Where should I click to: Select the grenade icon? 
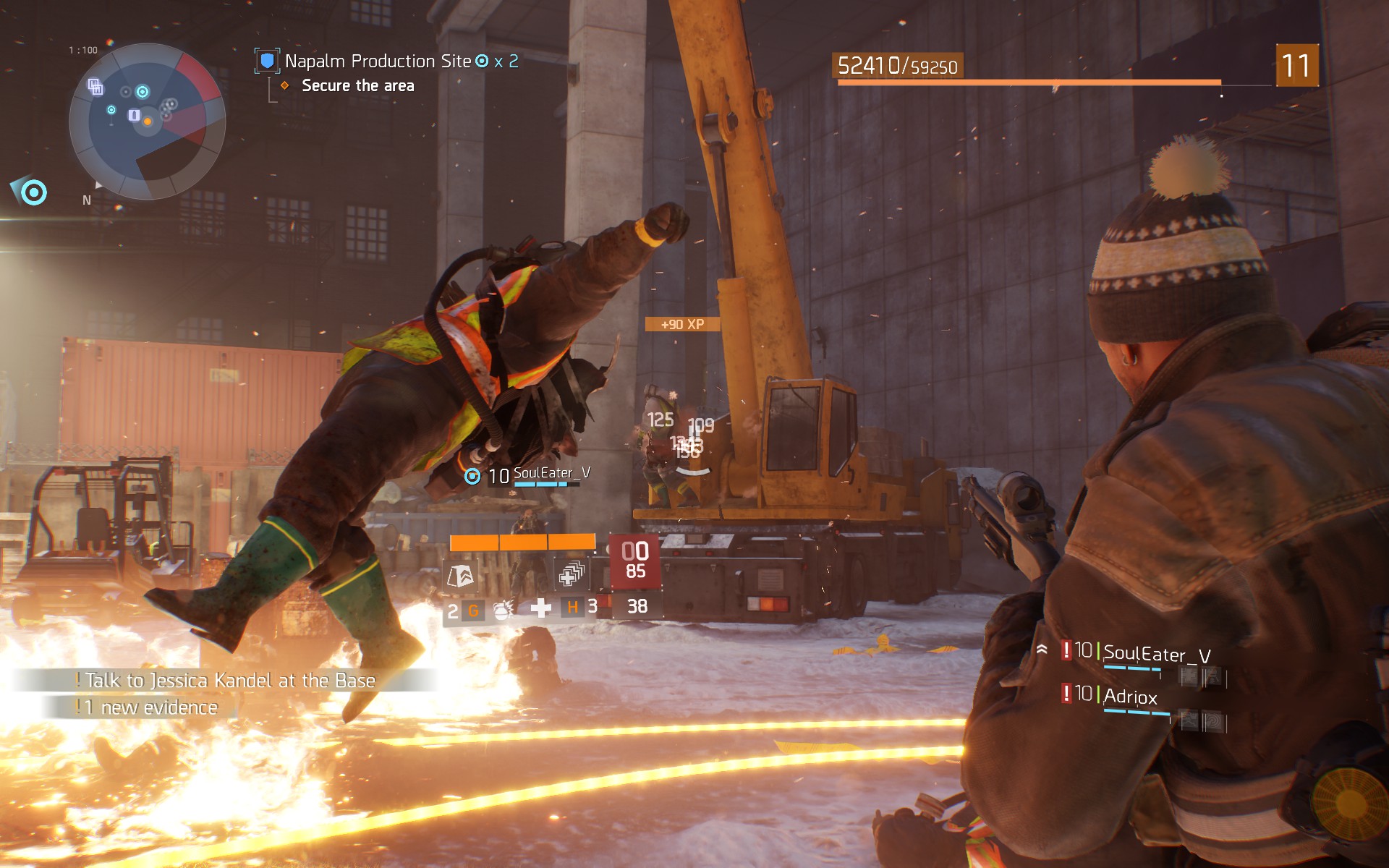[x=502, y=610]
